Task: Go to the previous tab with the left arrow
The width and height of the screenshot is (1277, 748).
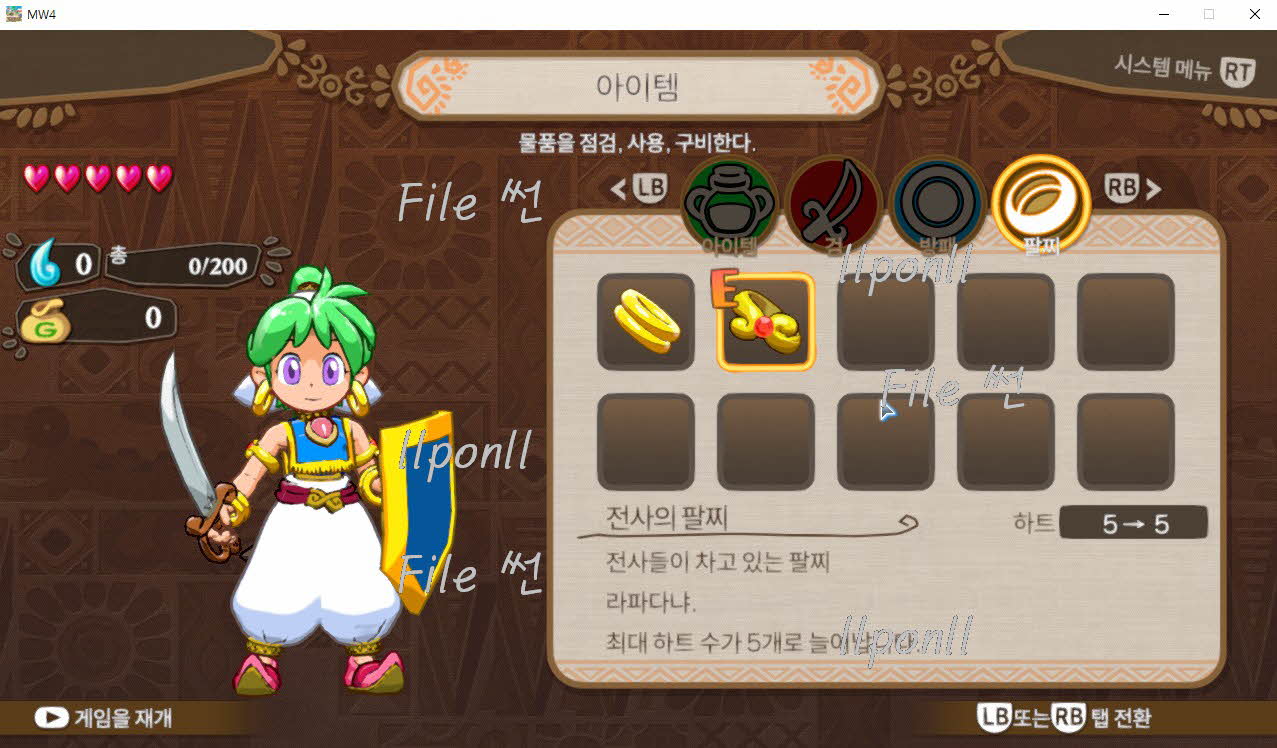Action: click(x=619, y=188)
